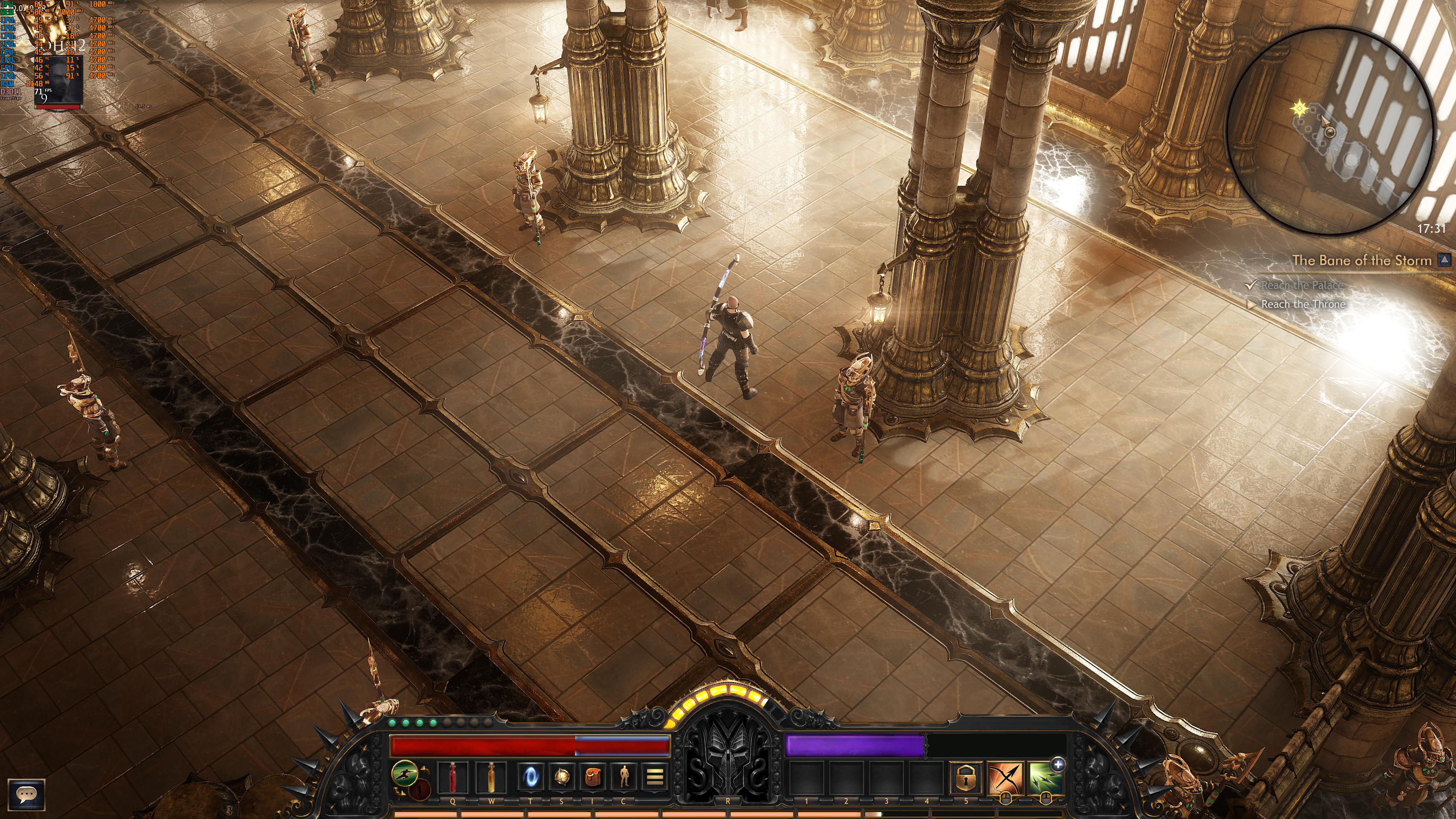Open the inventory bag
Screen dimensions: 1456x819
tap(592, 777)
